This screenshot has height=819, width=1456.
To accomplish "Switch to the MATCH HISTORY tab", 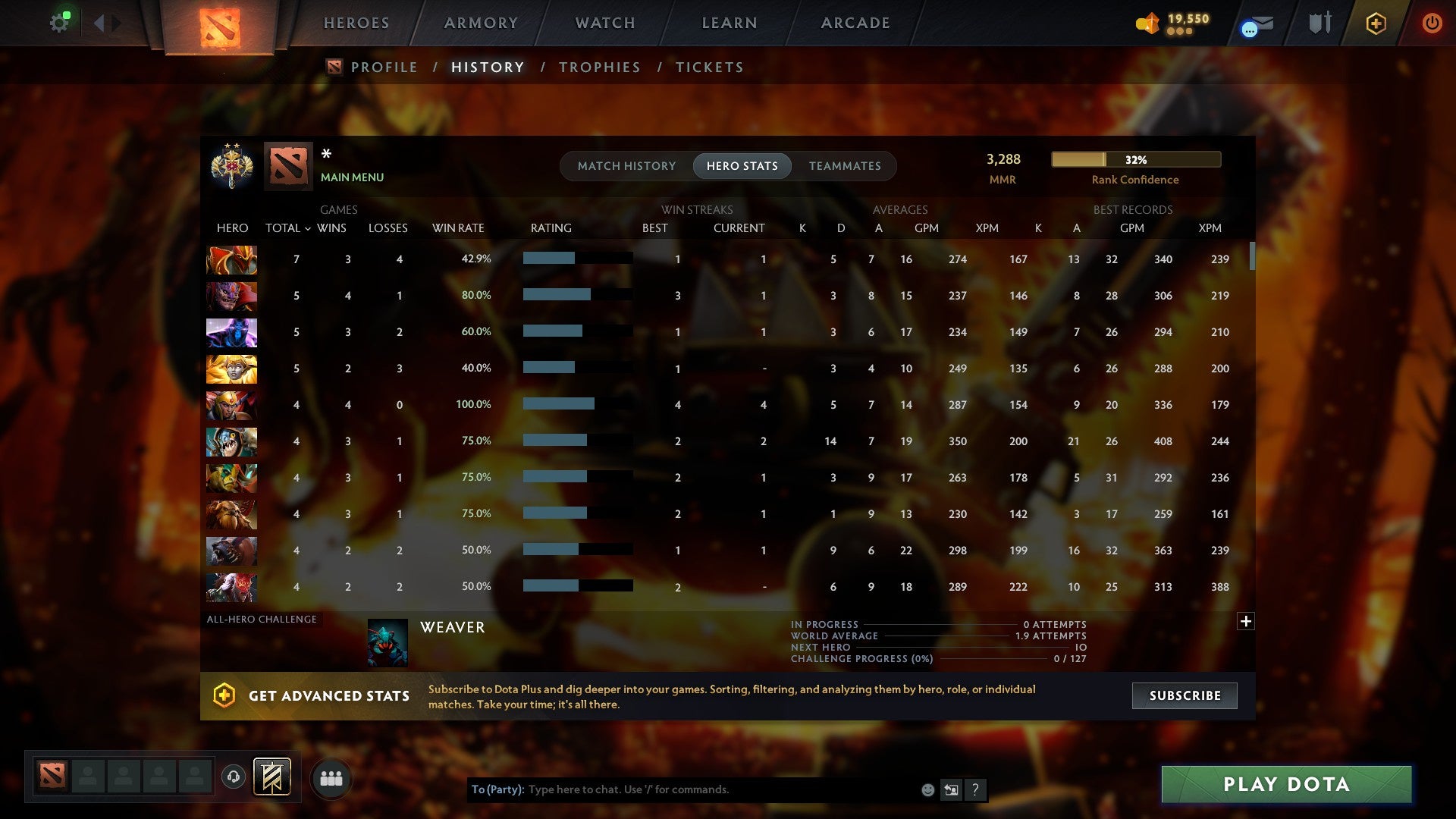I will click(x=626, y=165).
